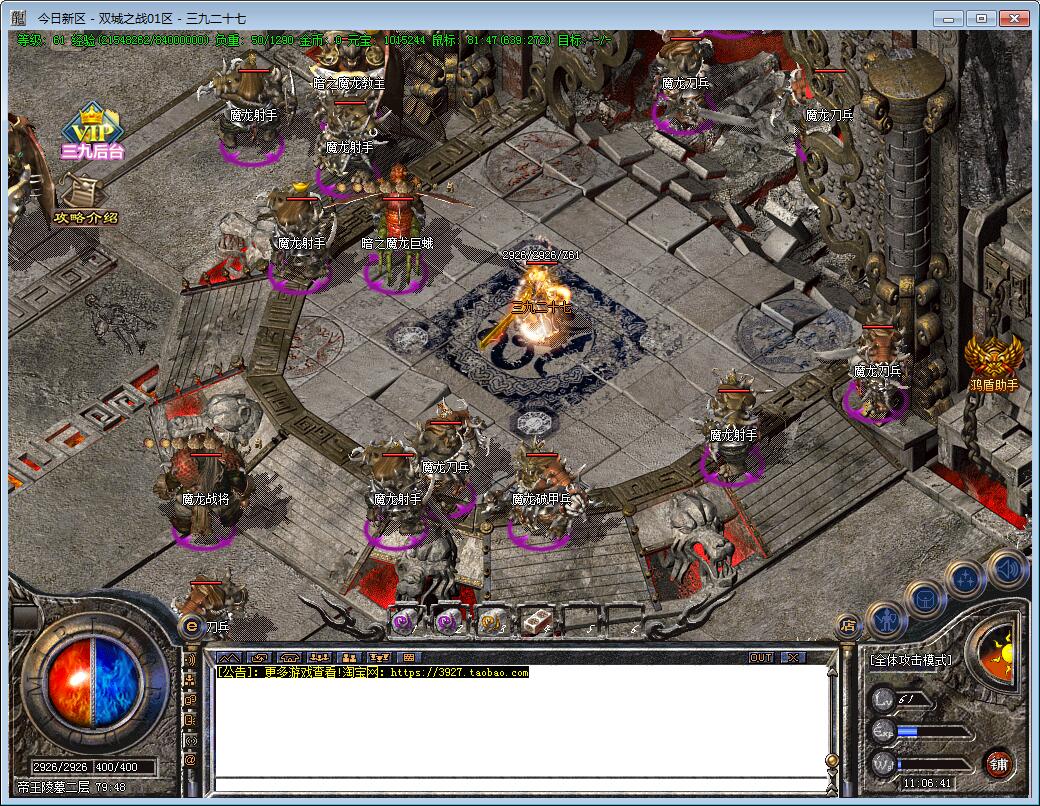Minimize the game window

tap(950, 18)
